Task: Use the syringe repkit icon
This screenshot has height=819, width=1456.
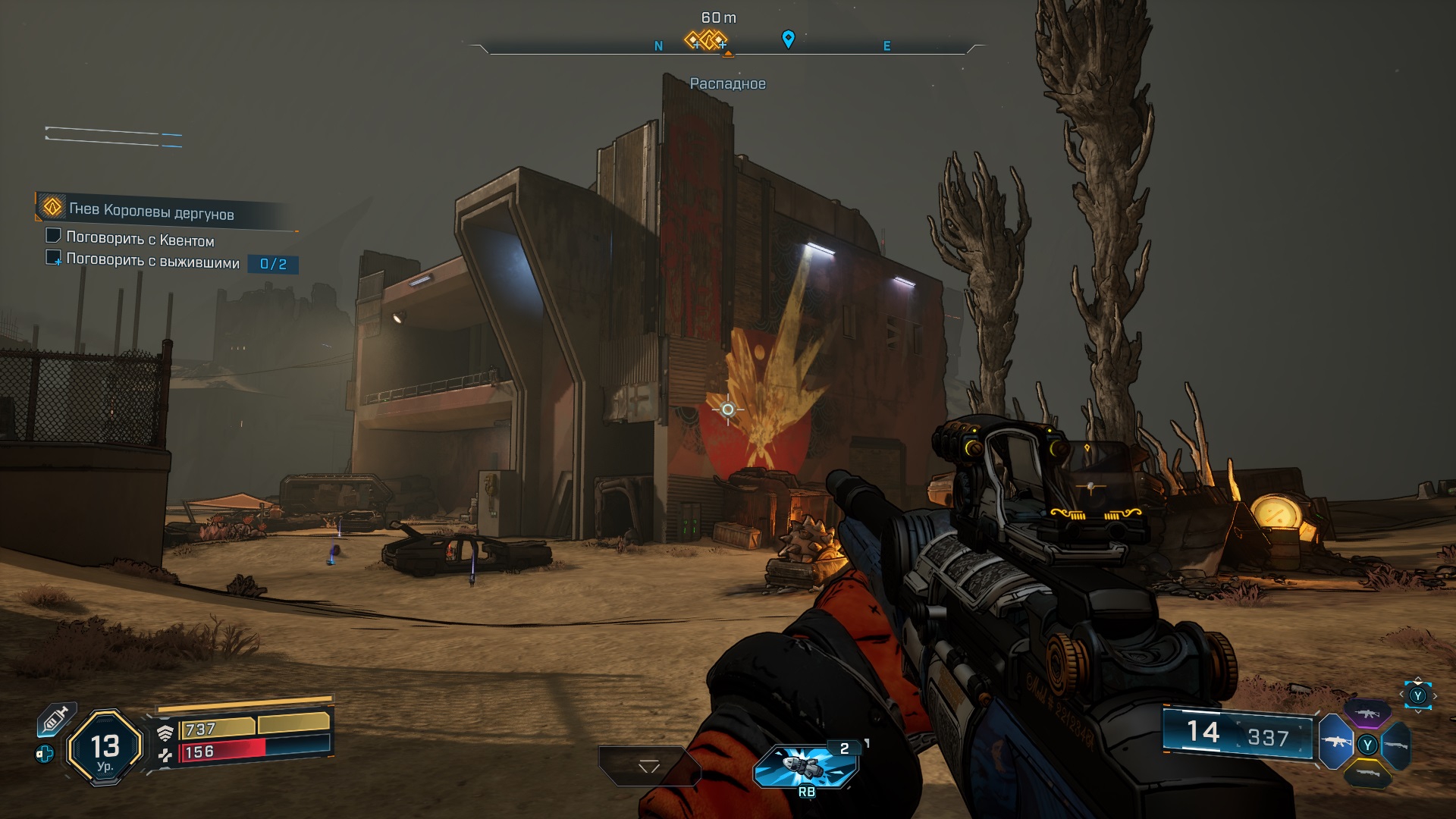Action: 55,719
